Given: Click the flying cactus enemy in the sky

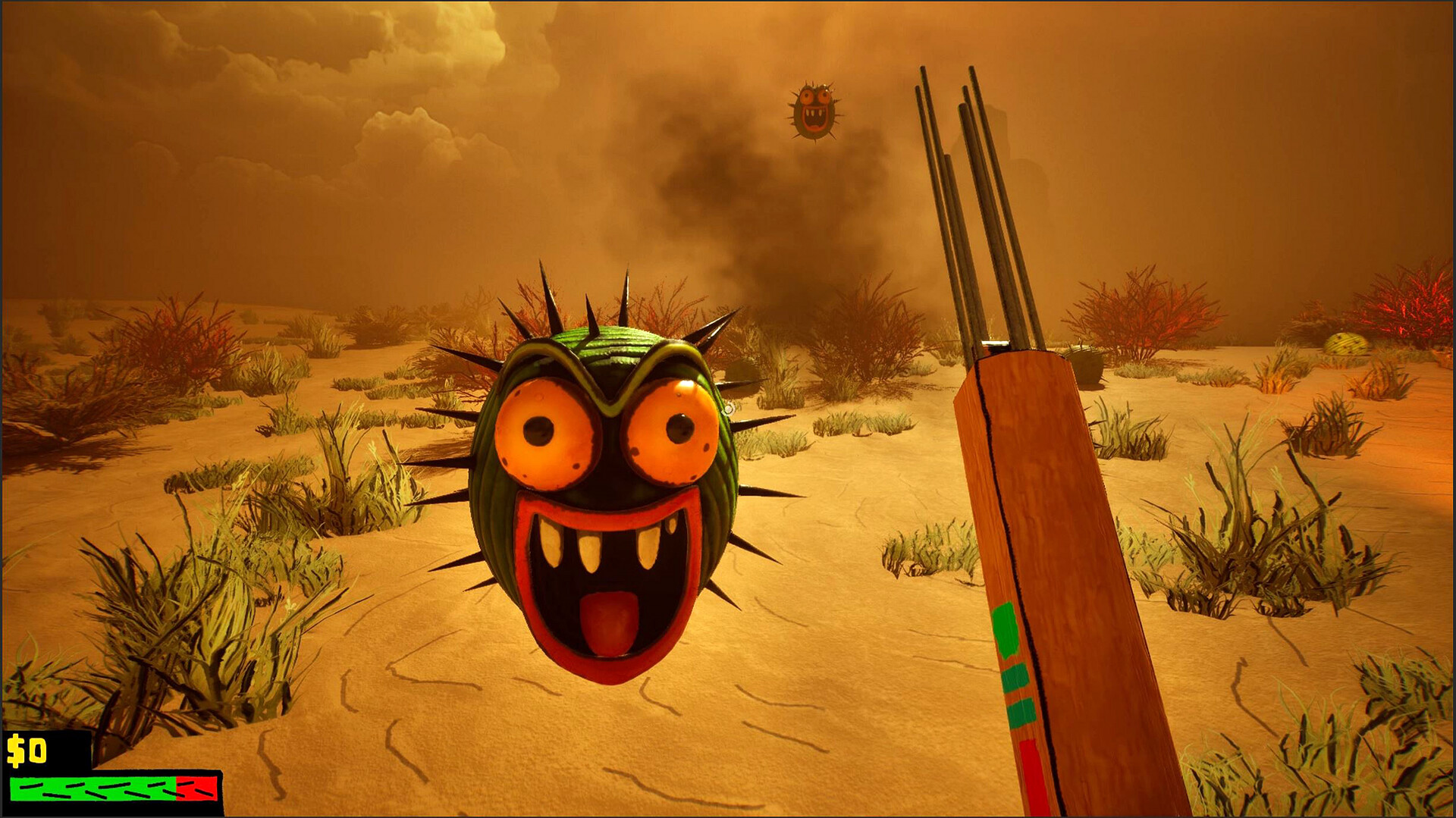Looking at the screenshot, I should click(x=814, y=110).
